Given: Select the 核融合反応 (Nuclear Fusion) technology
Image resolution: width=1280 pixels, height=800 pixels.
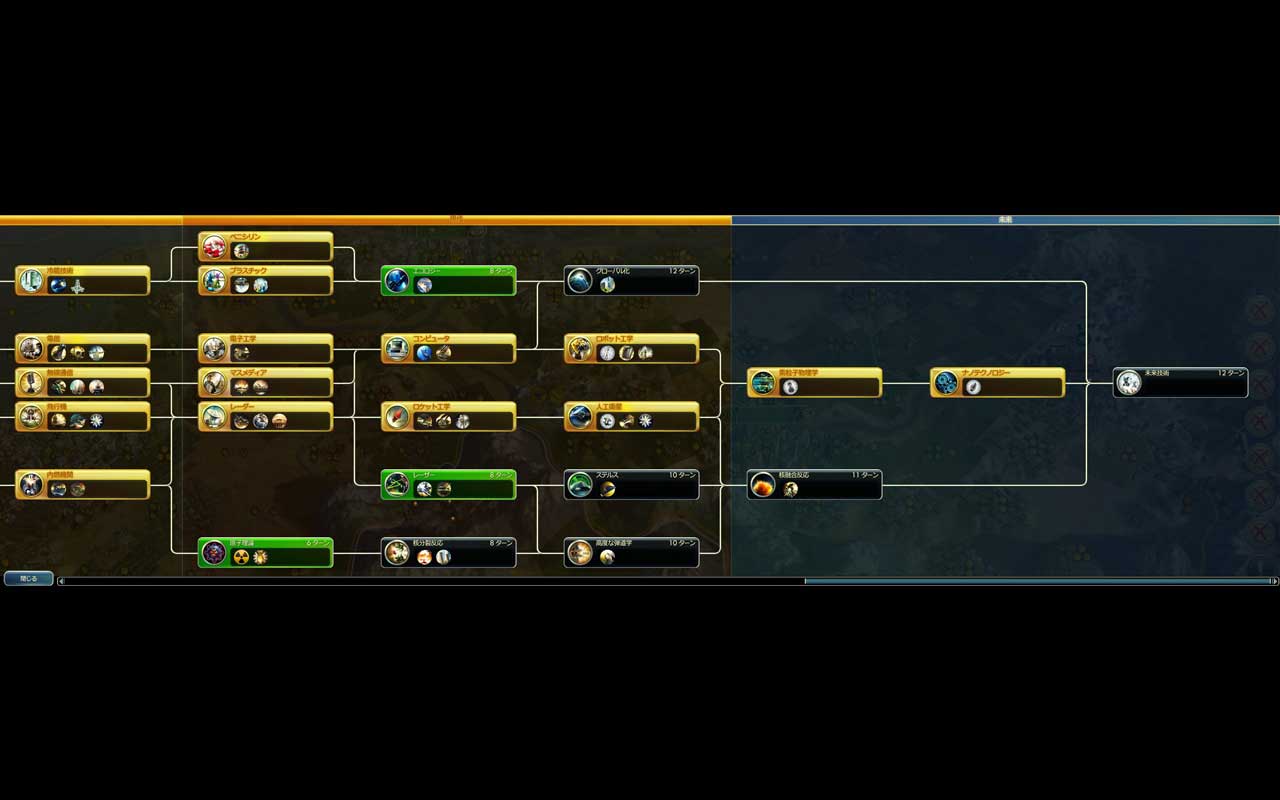Looking at the screenshot, I should 815,485.
